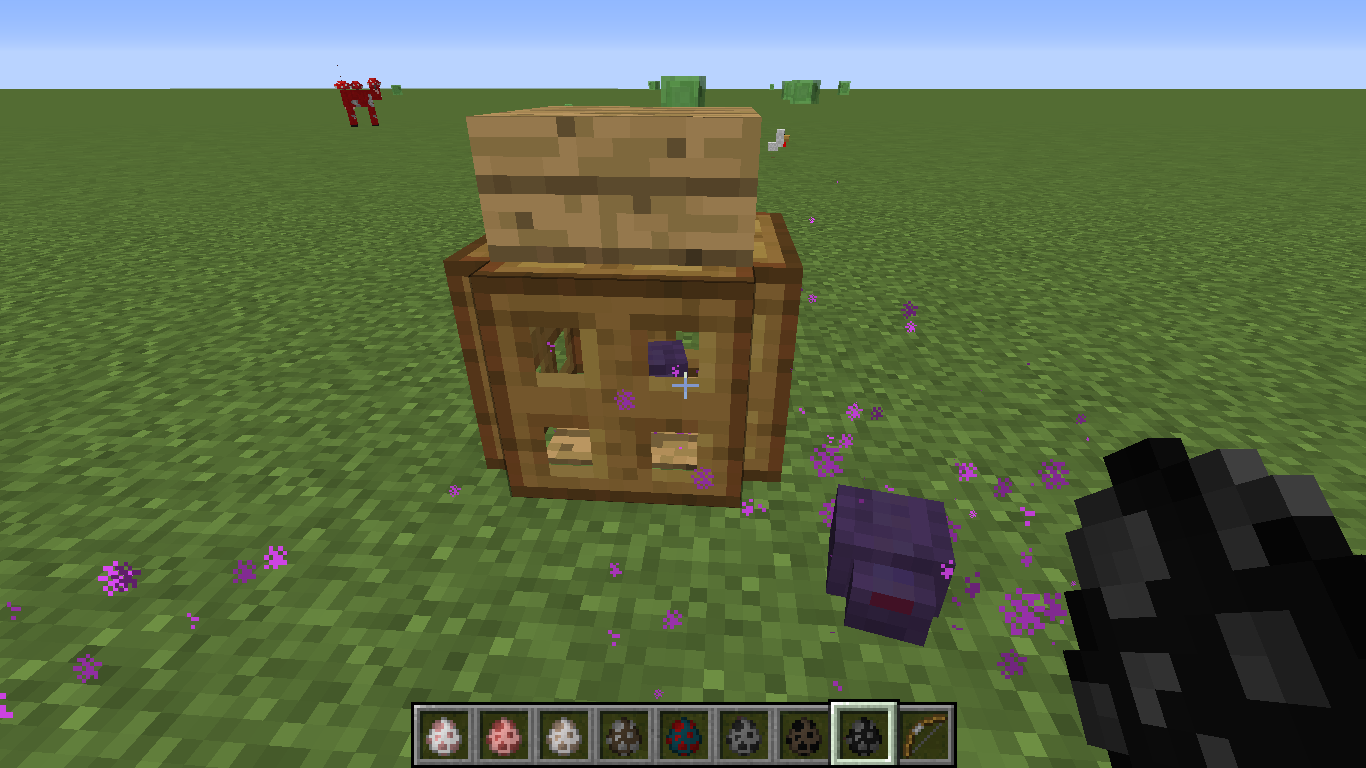Click the crosshair at screen center
This screenshot has width=1366, height=768.
pyautogui.click(x=684, y=384)
